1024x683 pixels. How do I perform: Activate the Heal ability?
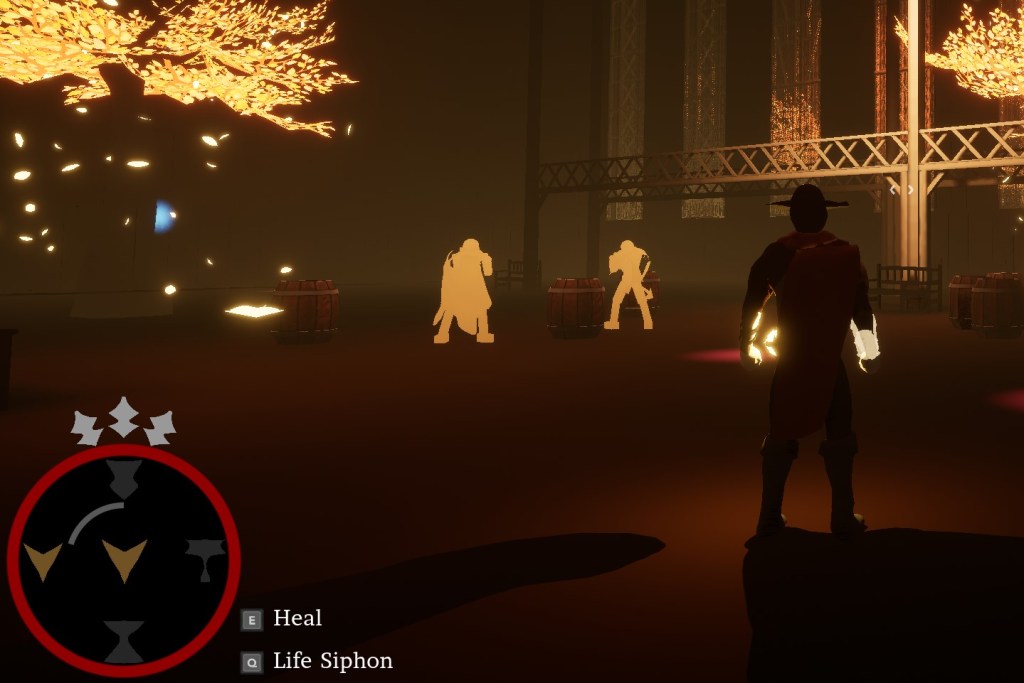point(284,619)
